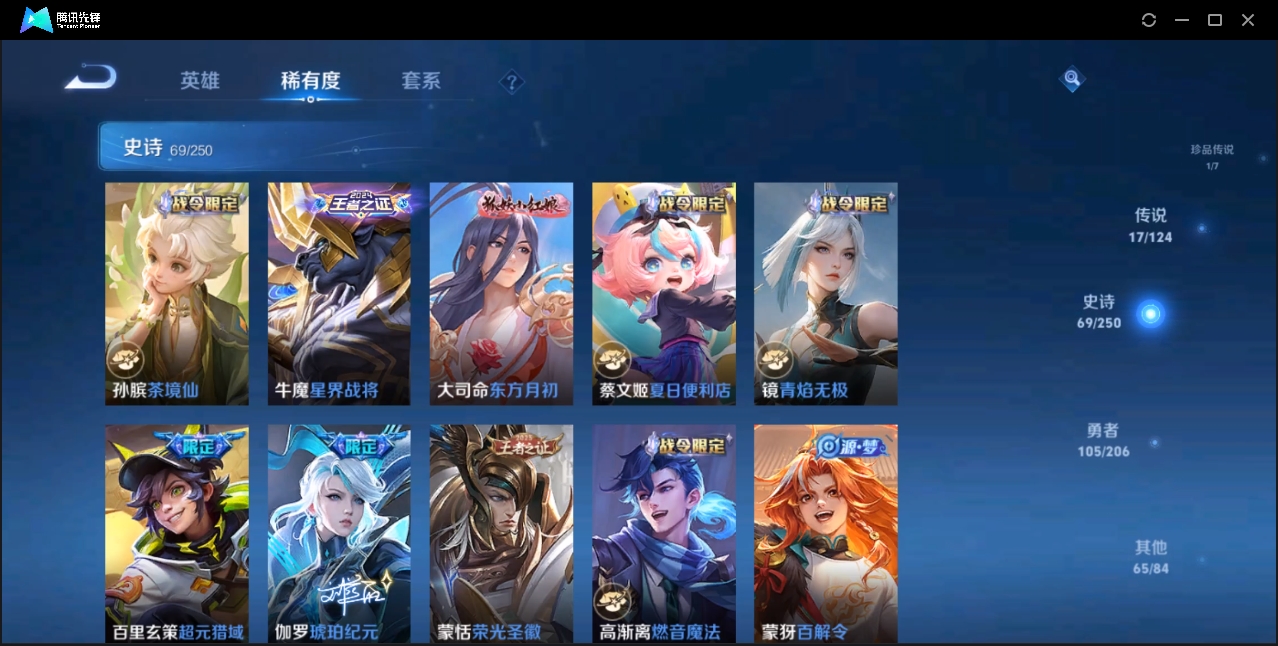Viewport: 1278px width, 646px height.
Task: Close the Tencent window
Action: 1248,20
